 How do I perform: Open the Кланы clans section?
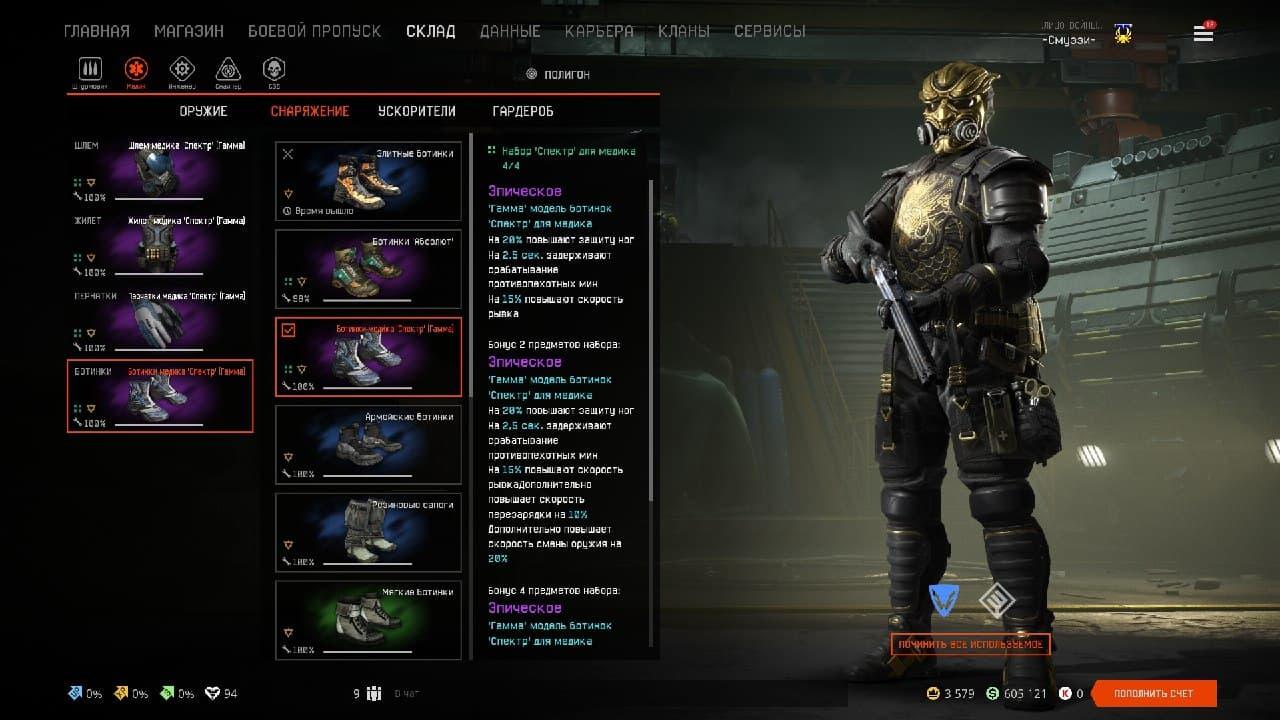click(x=684, y=31)
